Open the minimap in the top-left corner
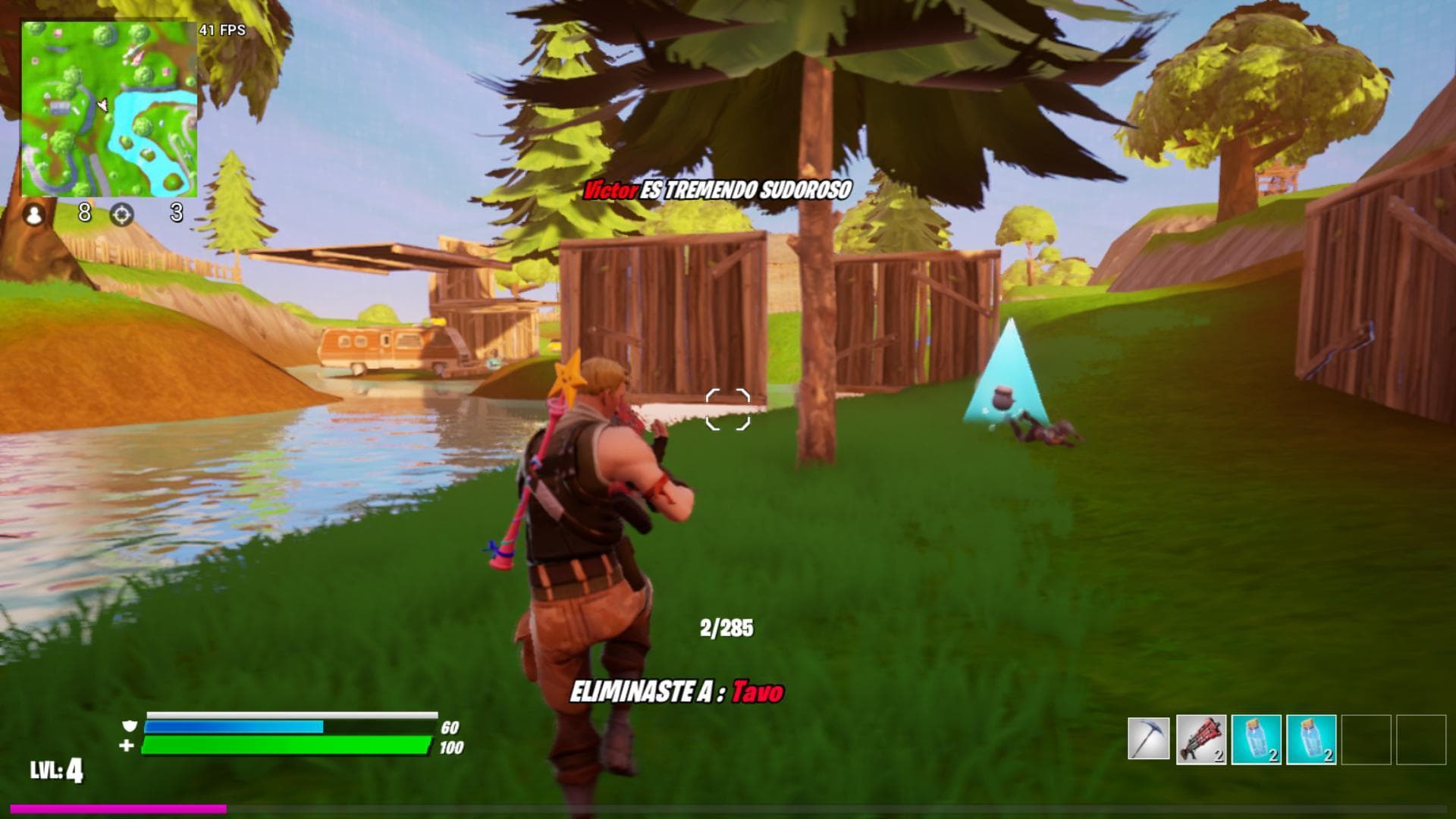This screenshot has width=1456, height=819. point(108,106)
